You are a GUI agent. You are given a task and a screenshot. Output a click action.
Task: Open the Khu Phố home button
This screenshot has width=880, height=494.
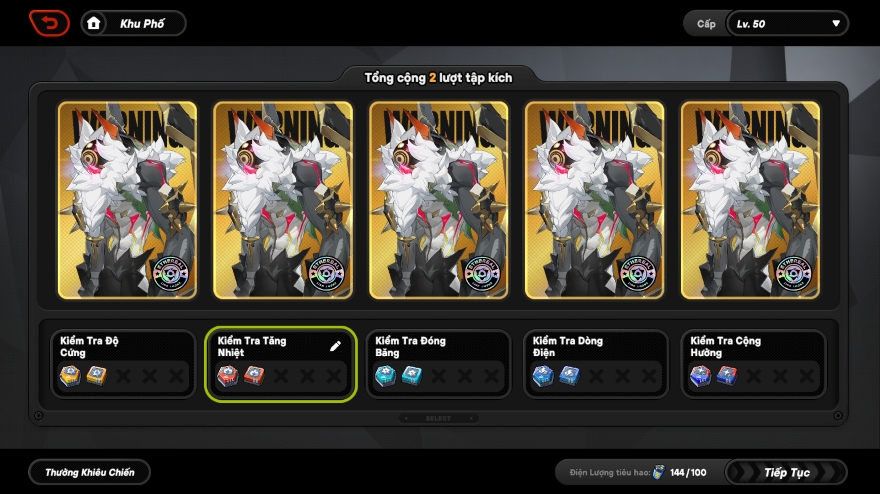(x=132, y=23)
